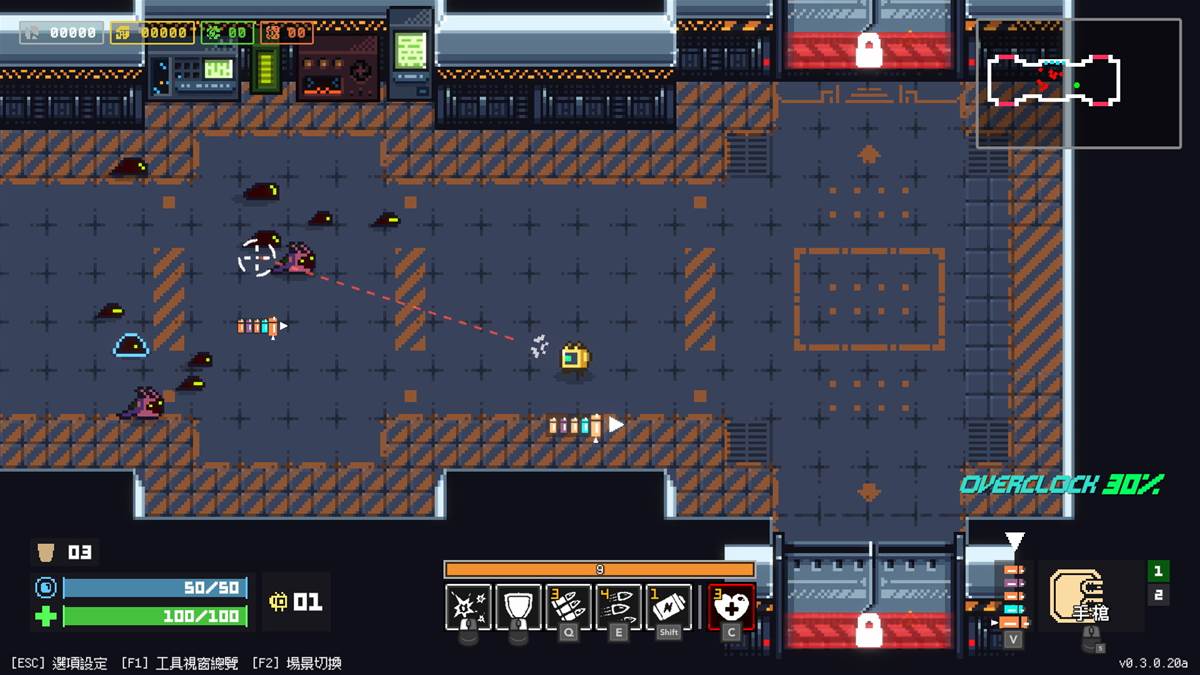
Task: Use the heart healing item slot
Action: coord(731,606)
